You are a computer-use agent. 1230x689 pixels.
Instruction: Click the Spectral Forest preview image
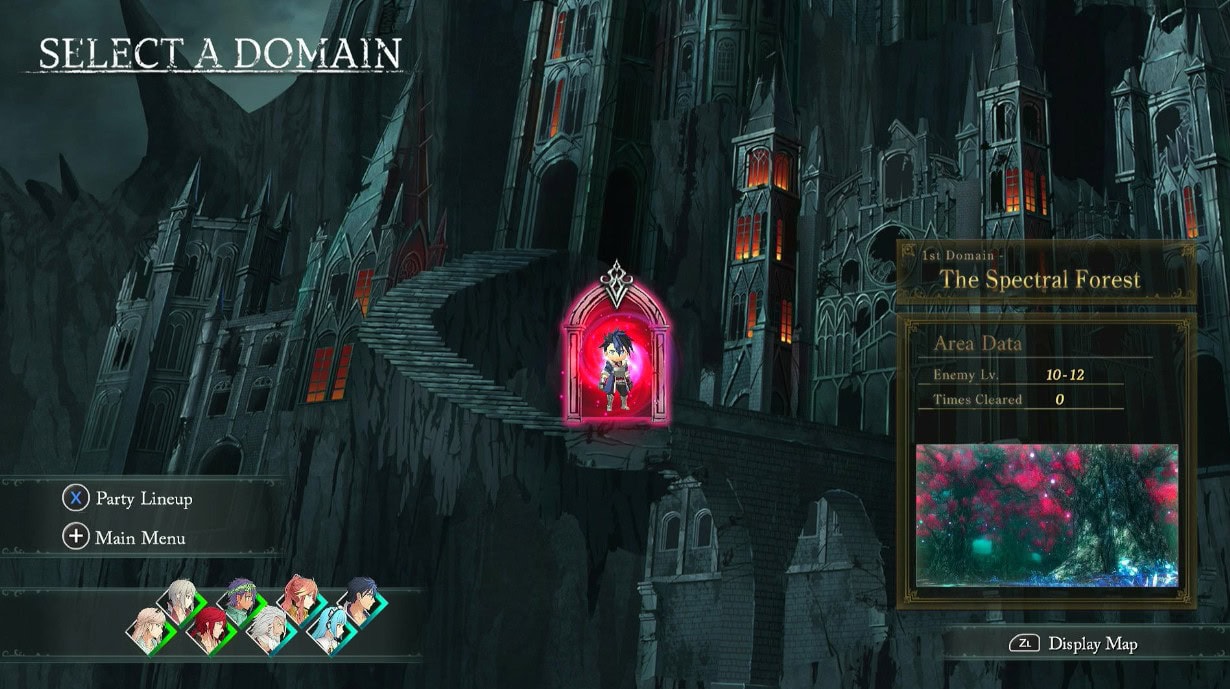1047,515
